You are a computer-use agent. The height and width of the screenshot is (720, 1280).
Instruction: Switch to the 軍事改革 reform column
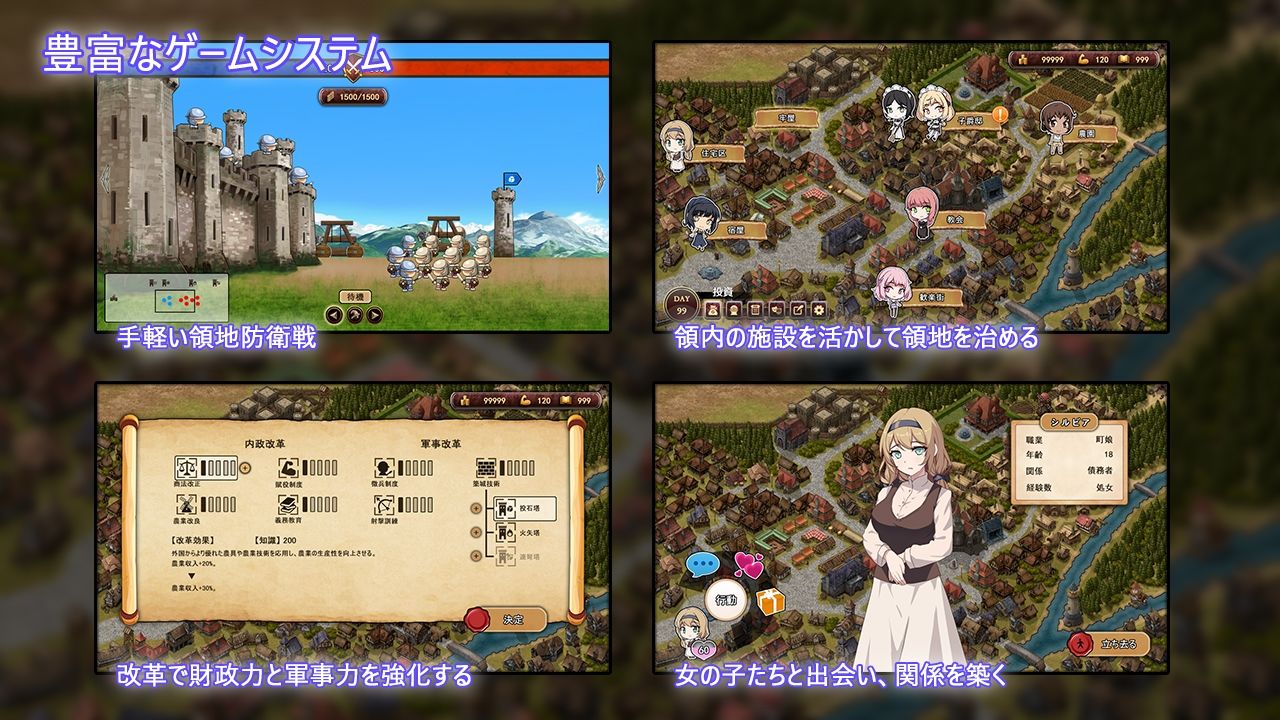coord(441,443)
